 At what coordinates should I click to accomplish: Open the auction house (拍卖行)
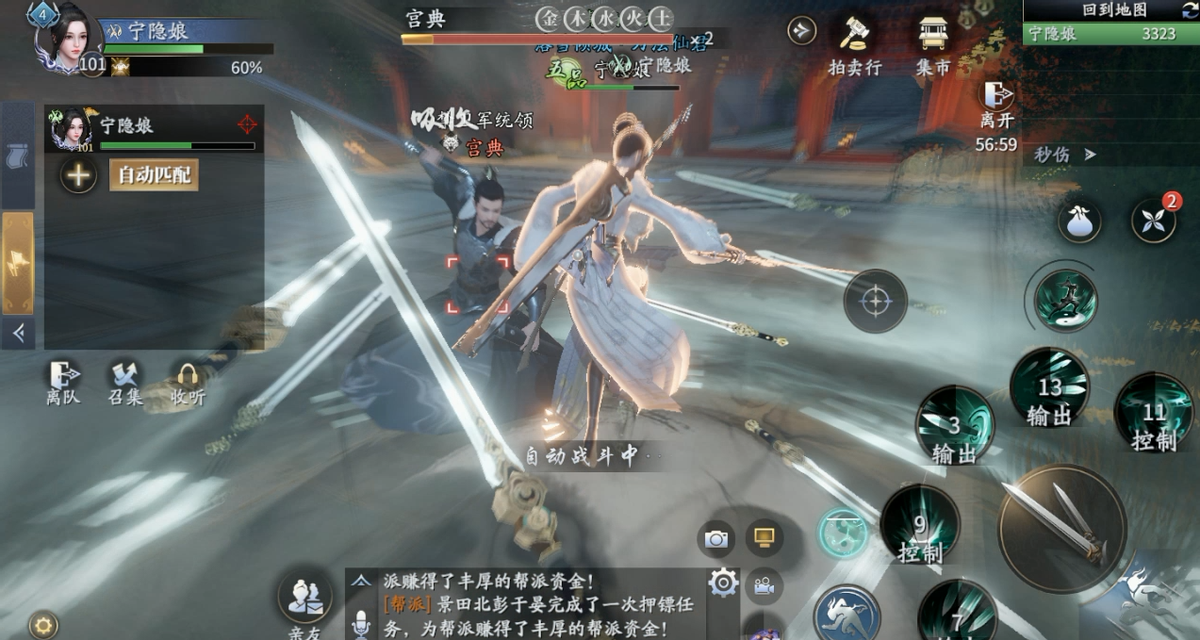854,45
